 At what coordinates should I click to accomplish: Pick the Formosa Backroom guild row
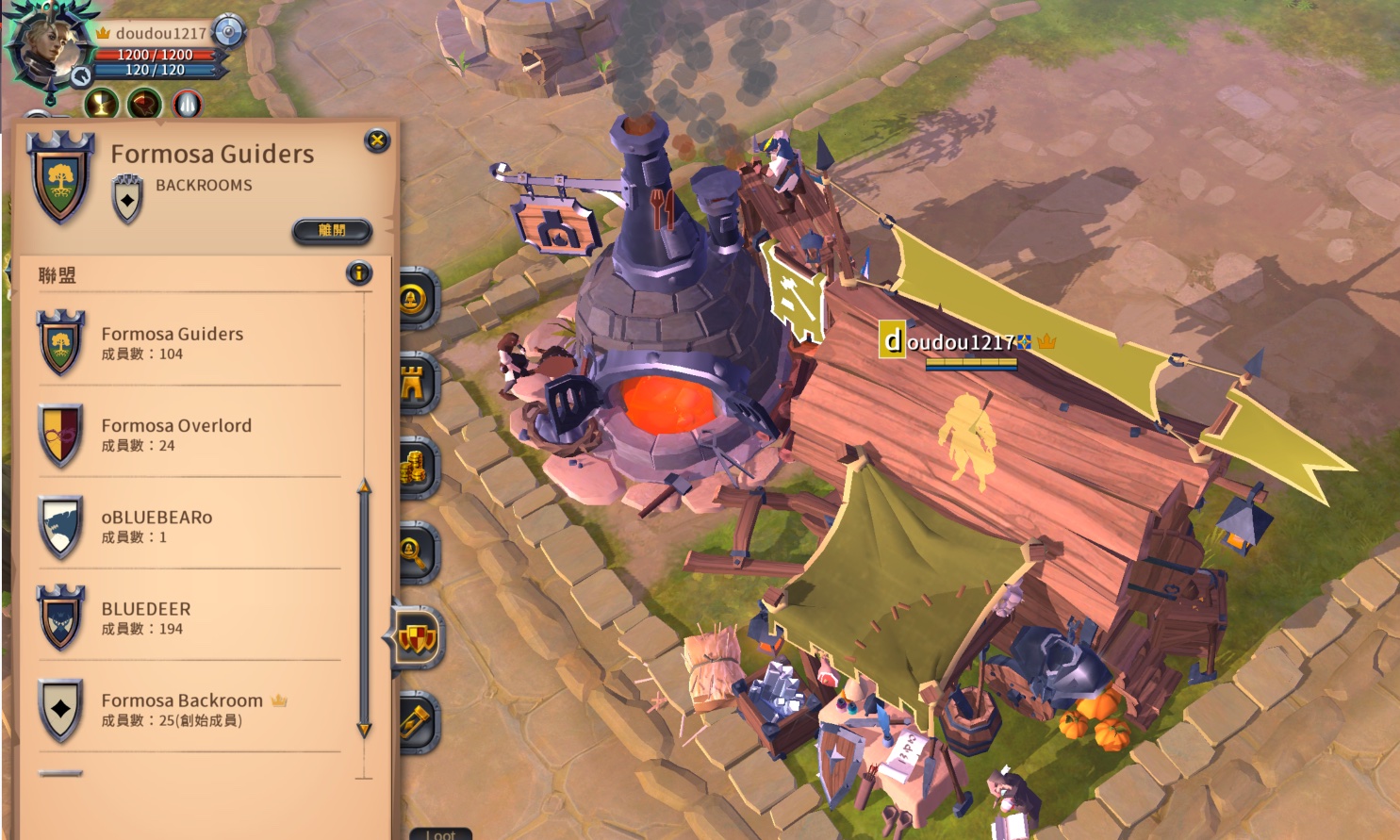[189, 709]
